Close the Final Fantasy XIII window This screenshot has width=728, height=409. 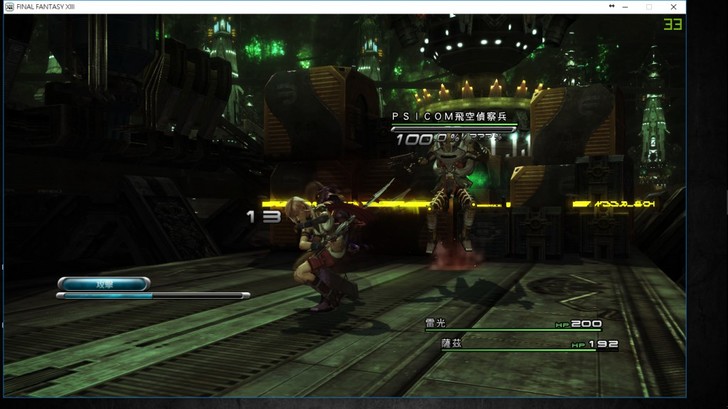click(673, 7)
